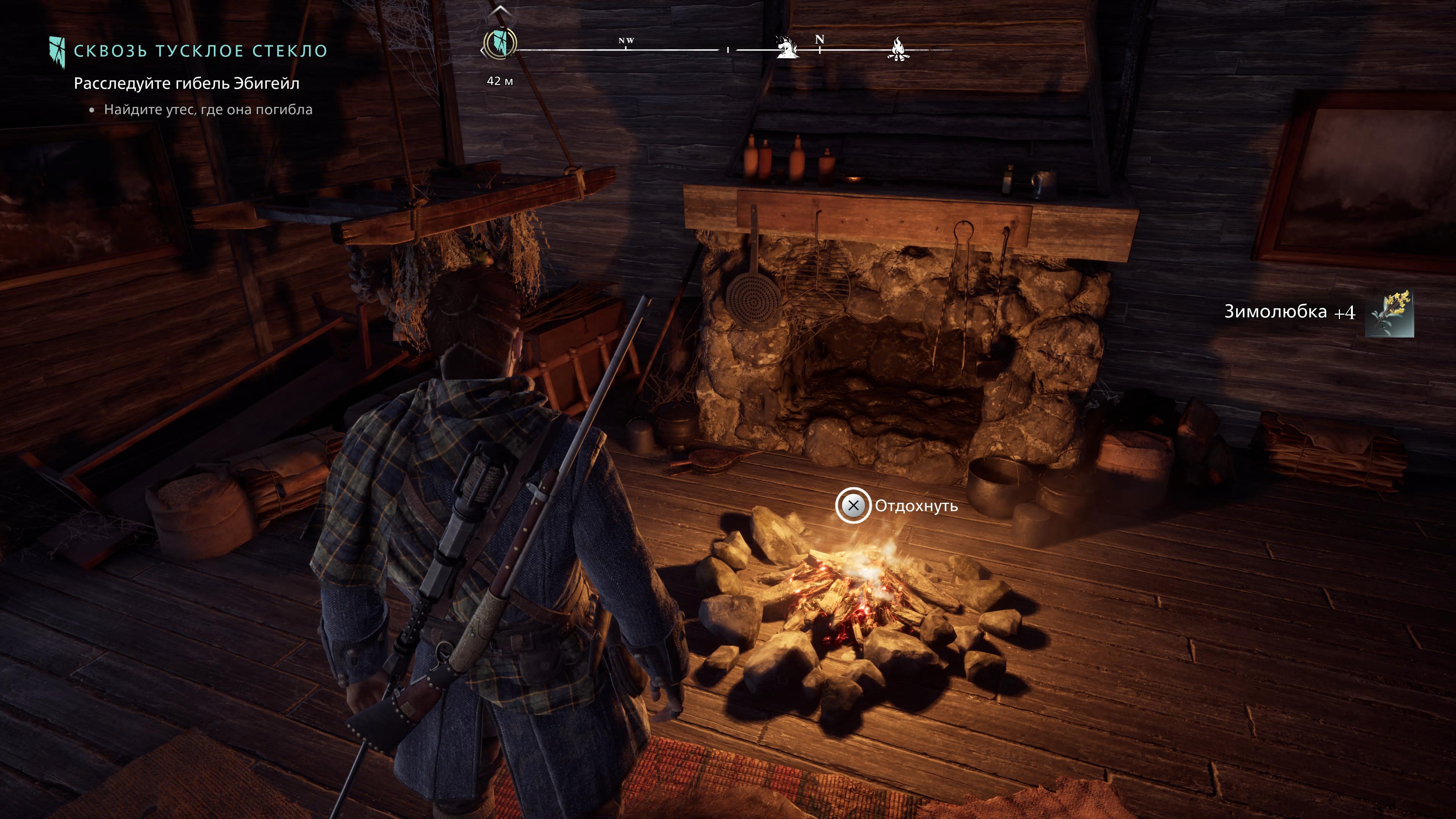Click the objective "Найдите утес, где она погибла"
Screen dimensions: 1456x819
(208, 110)
